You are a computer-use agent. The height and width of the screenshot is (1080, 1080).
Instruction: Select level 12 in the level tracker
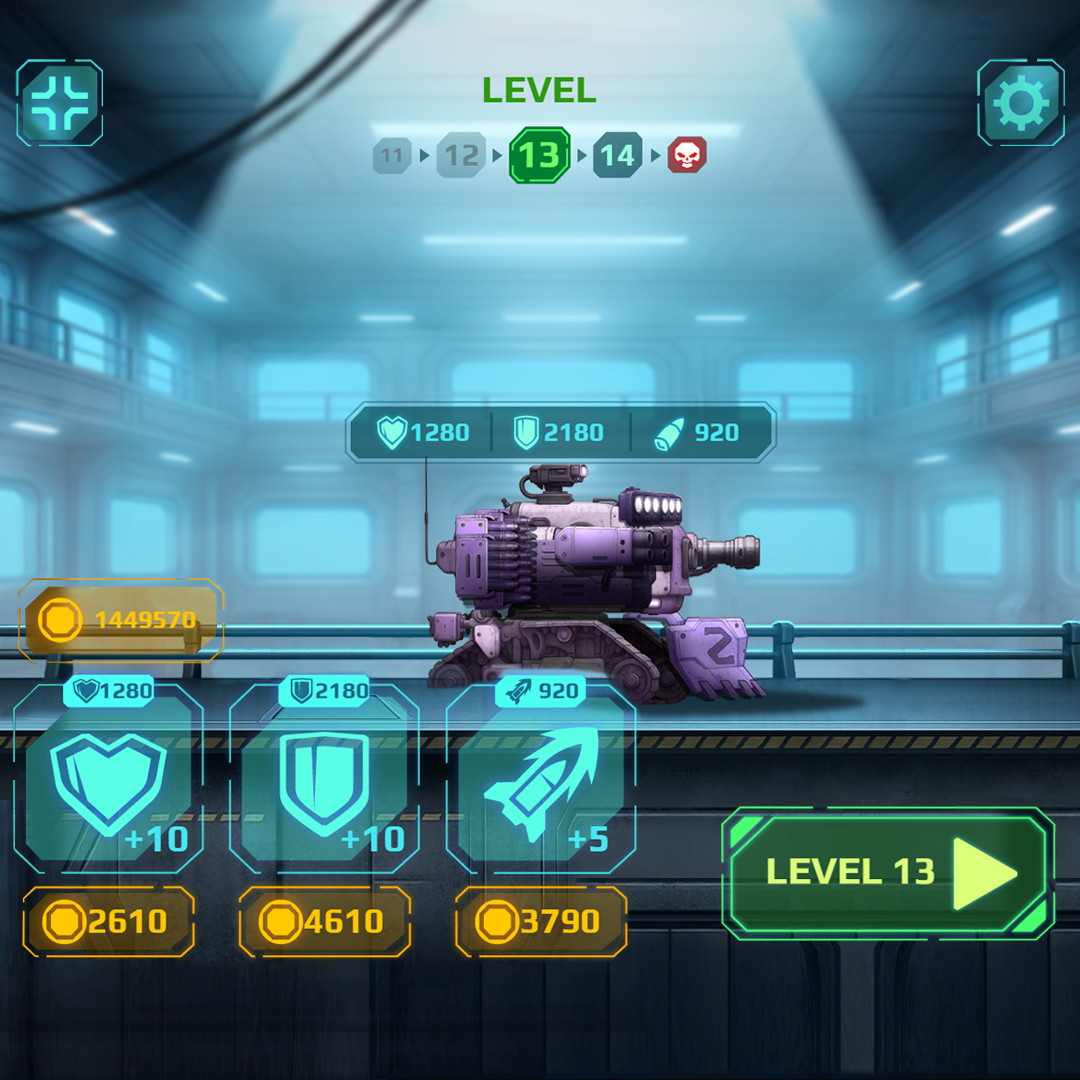pyautogui.click(x=461, y=155)
